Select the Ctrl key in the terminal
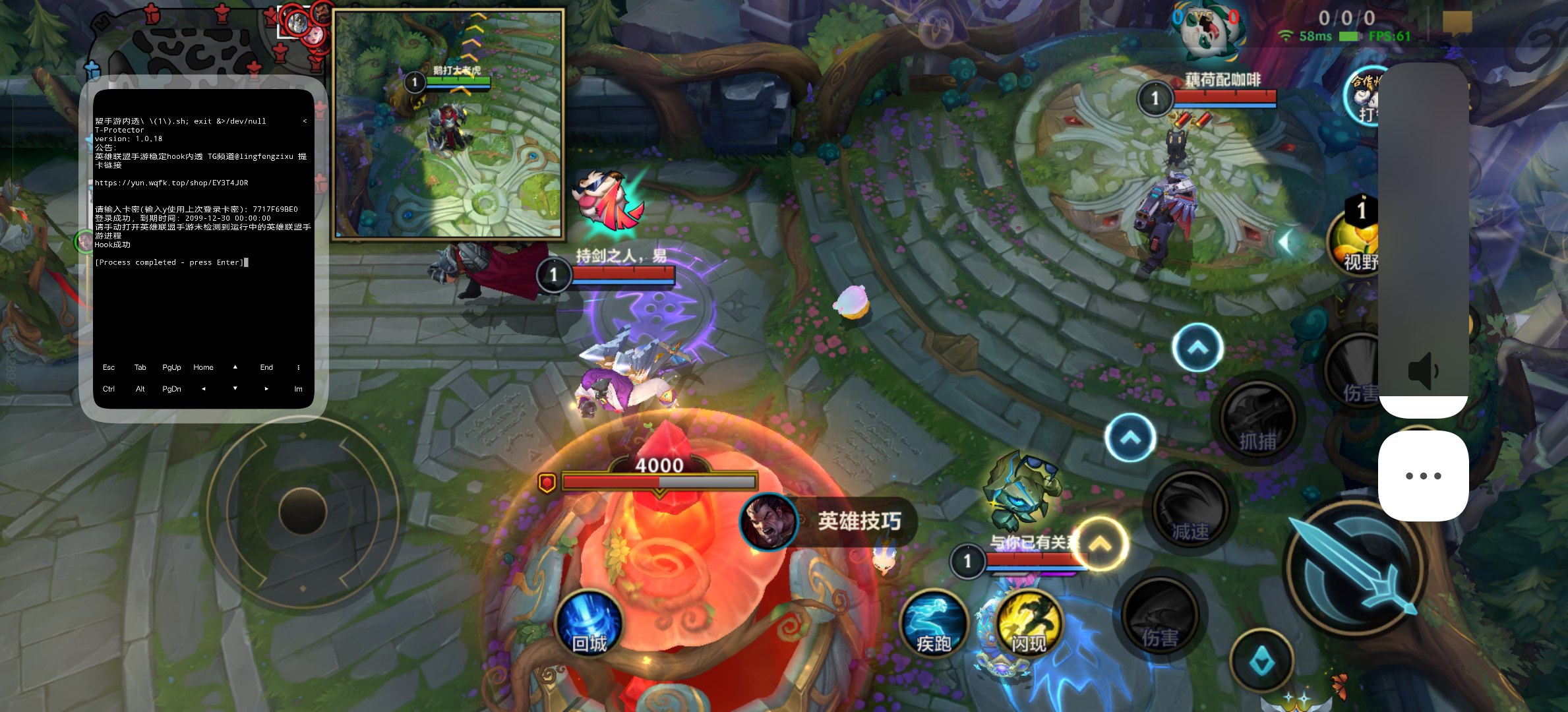Viewport: 1568px width, 712px height. click(109, 389)
